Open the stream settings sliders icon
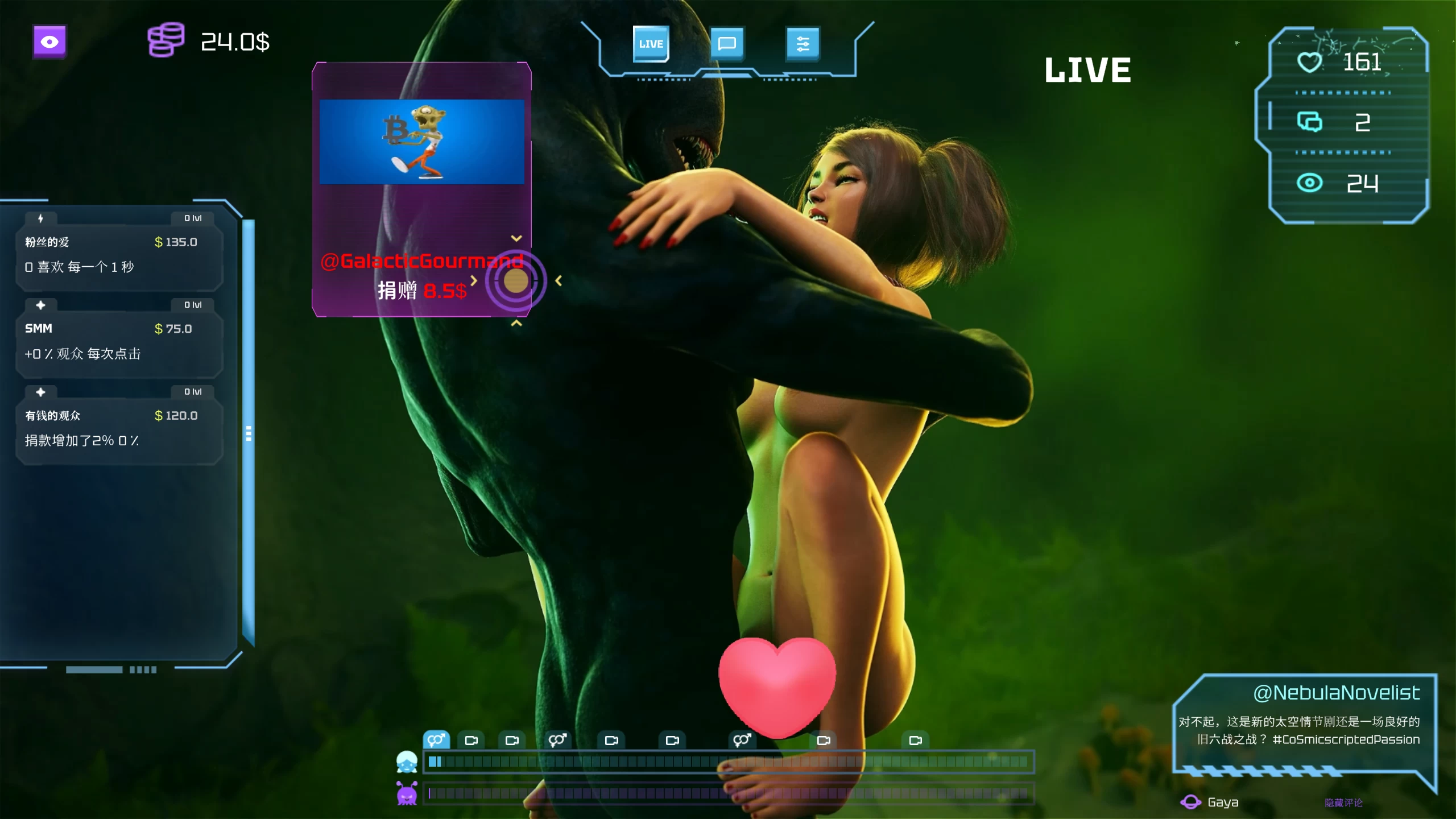1456x819 pixels. (x=804, y=43)
